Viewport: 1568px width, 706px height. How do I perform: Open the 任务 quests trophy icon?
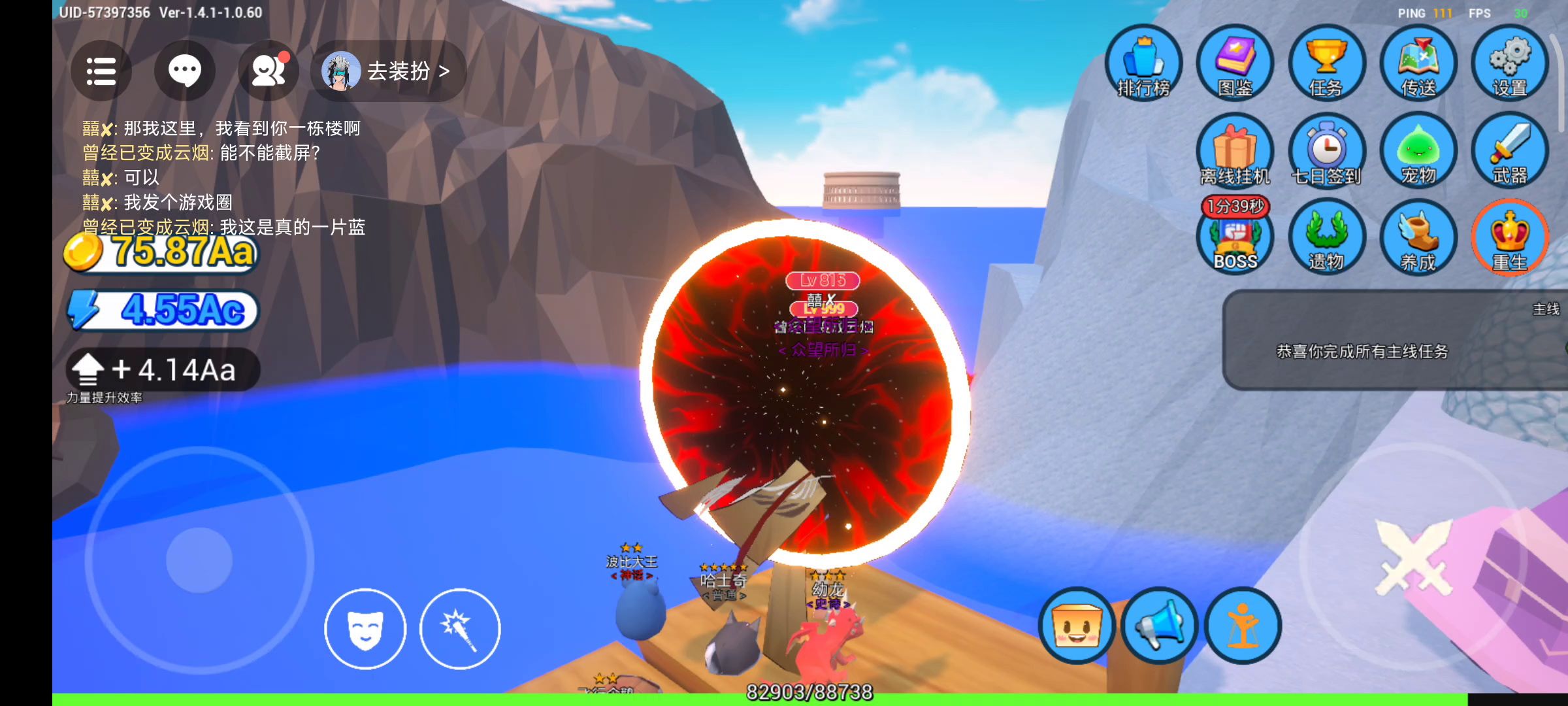1326,63
